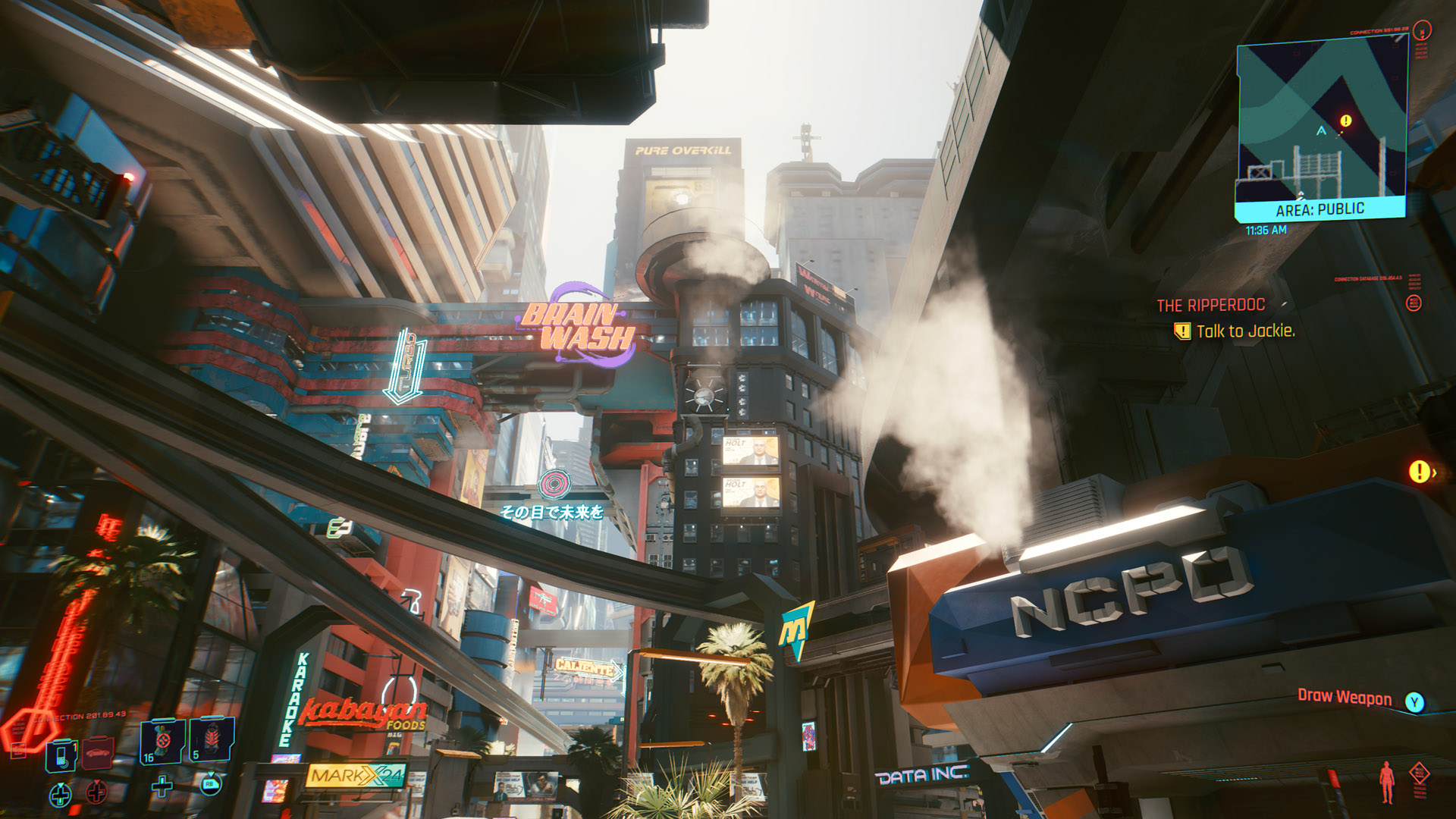1456x819 pixels.
Task: Open the phone quick-access slot
Action: [61, 755]
